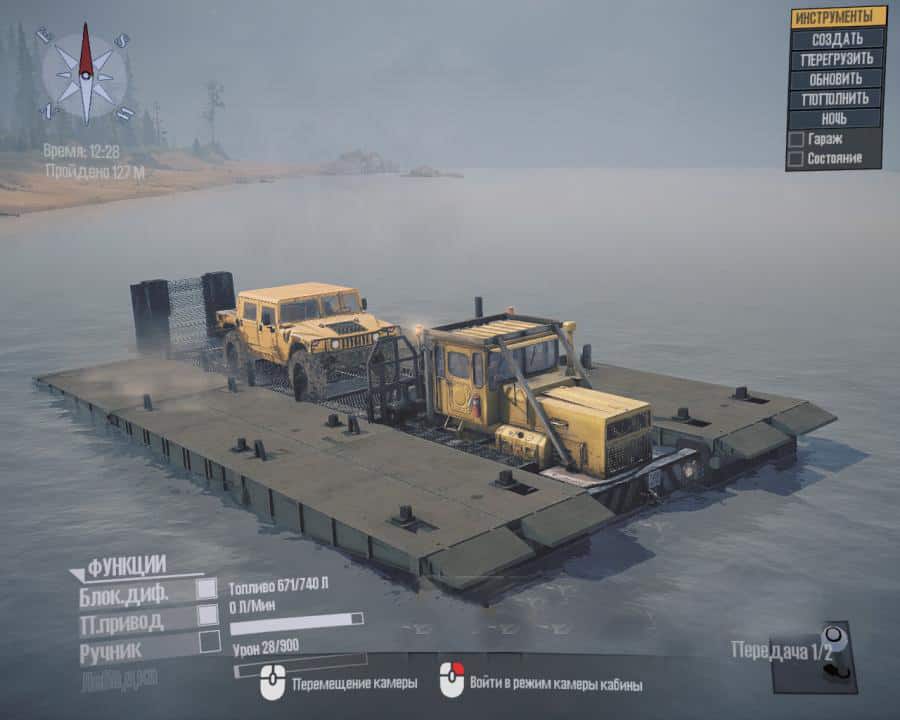Choose the ПЕРЕГРУЗИТЬ option
Screen dimensions: 900x720
point(837,58)
